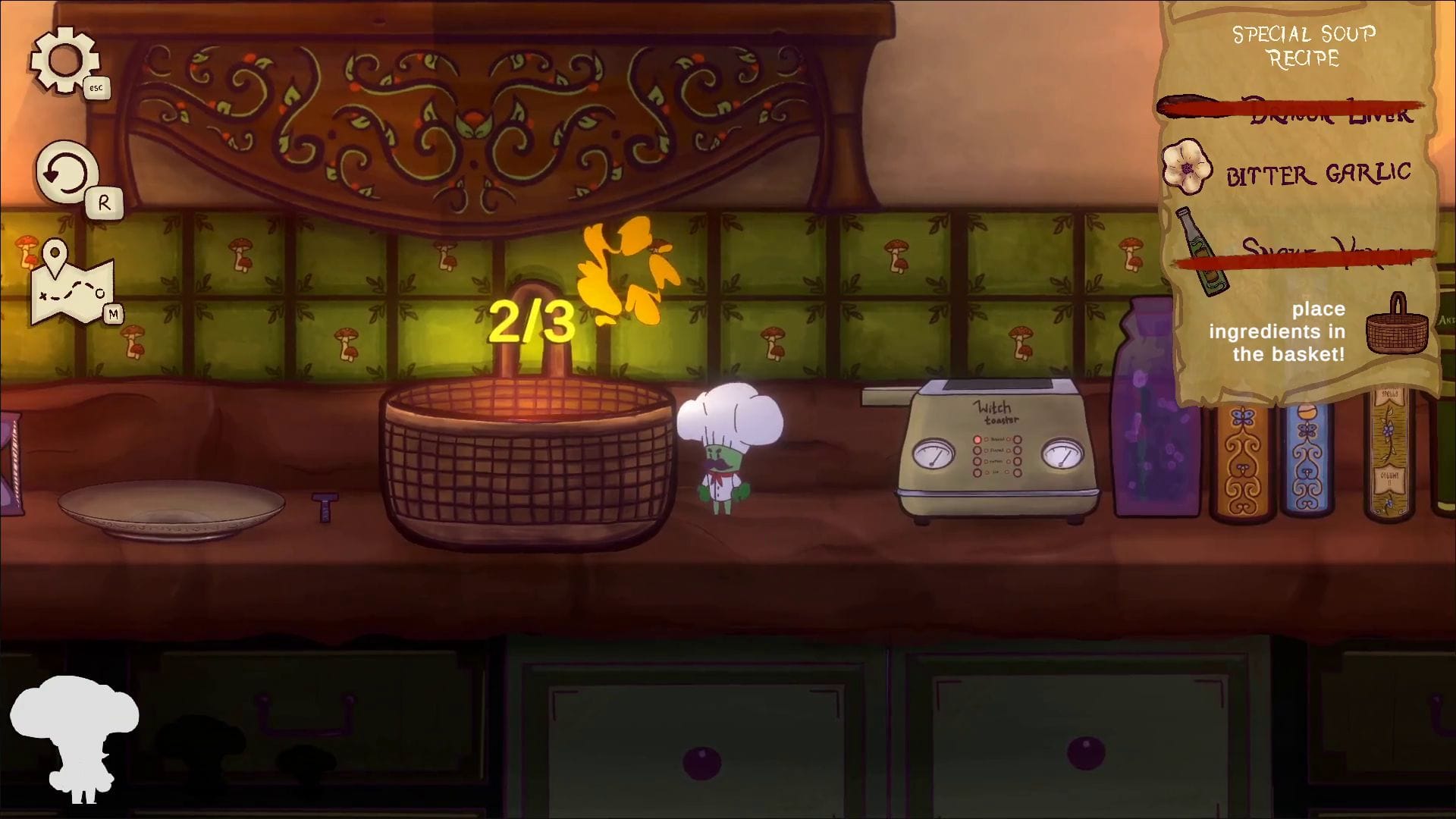Select the Bitter Garlic recipe entry
Viewport: 1456px width, 819px height.
[1317, 174]
